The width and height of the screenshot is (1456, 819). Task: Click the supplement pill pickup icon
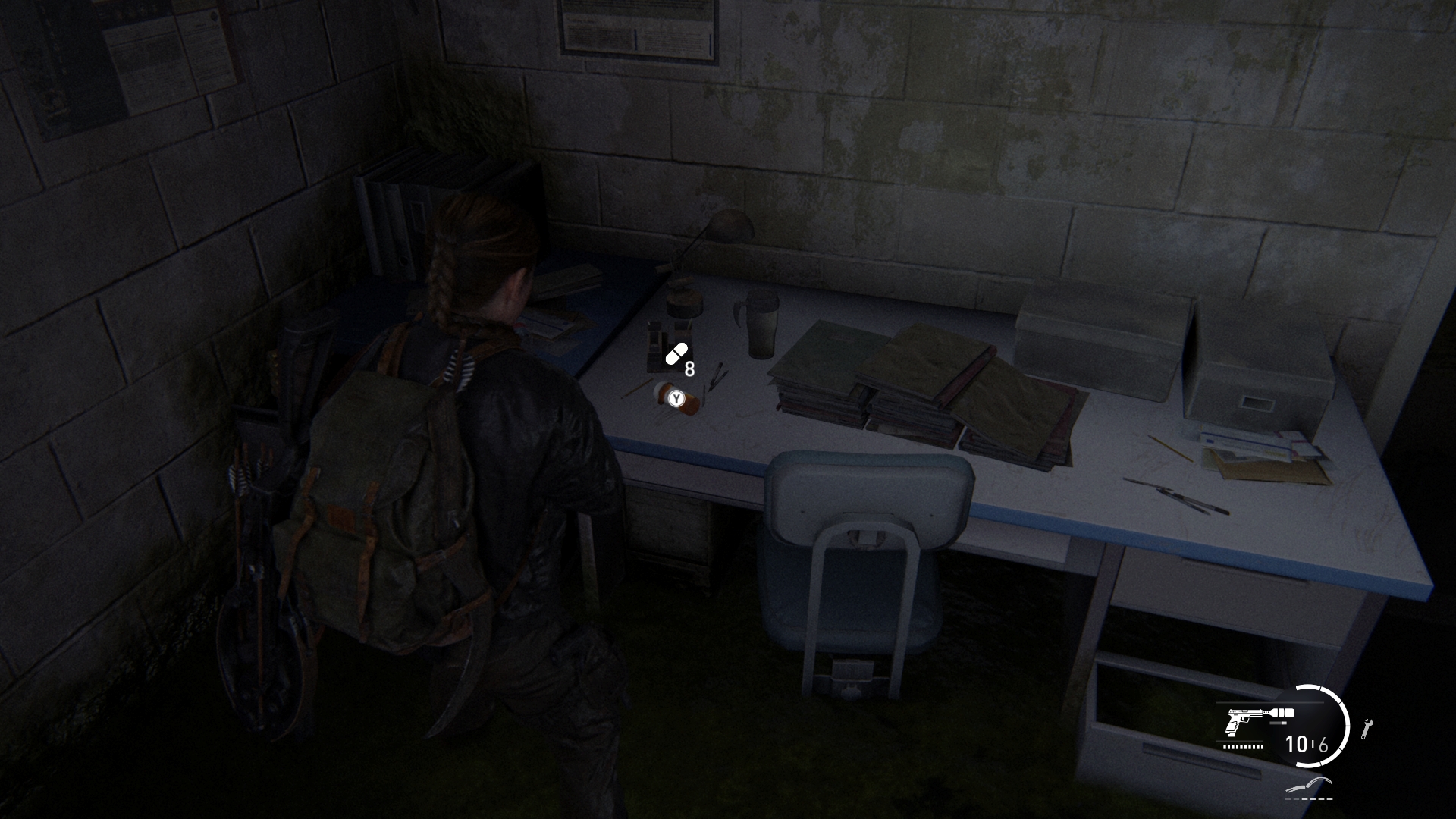coord(676,354)
